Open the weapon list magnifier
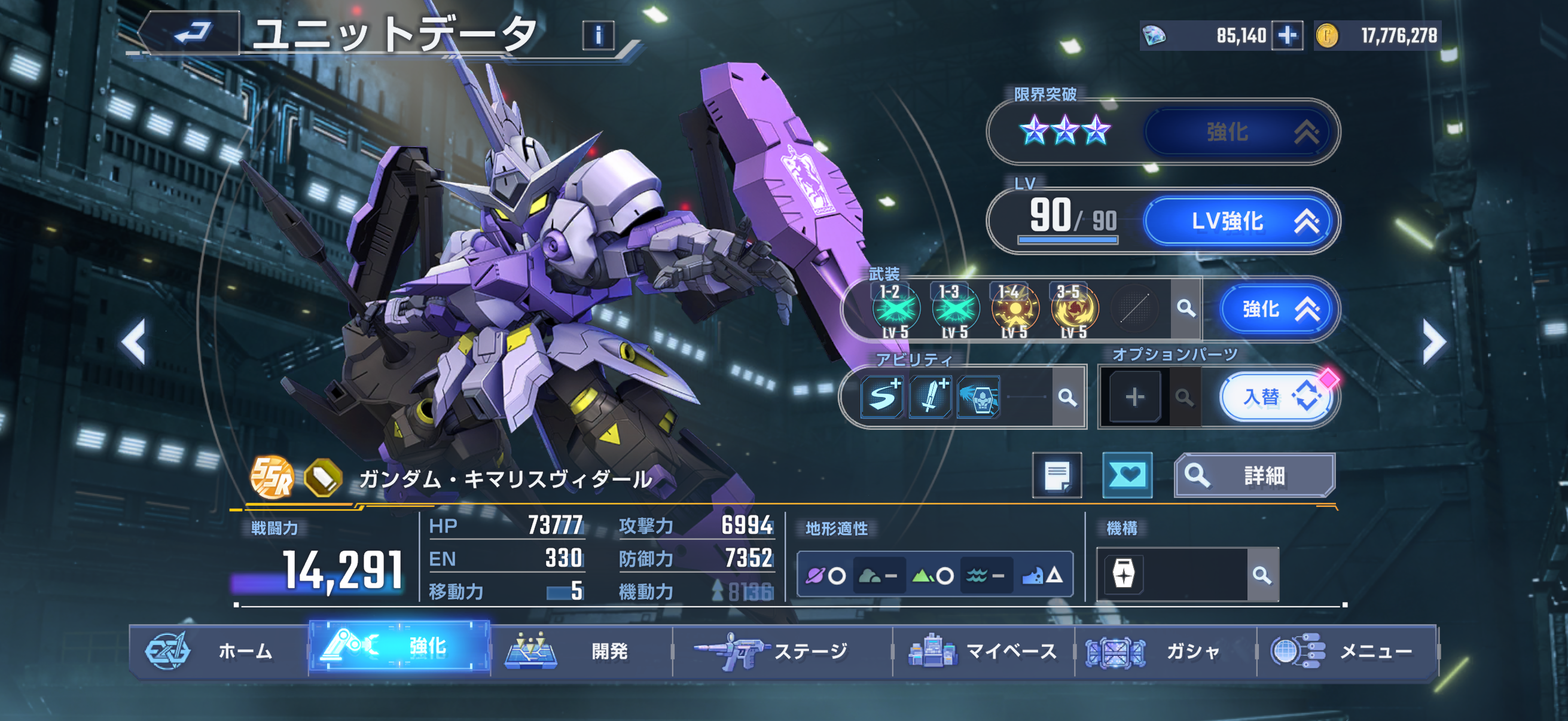The width and height of the screenshot is (1568, 721). pos(1185,308)
